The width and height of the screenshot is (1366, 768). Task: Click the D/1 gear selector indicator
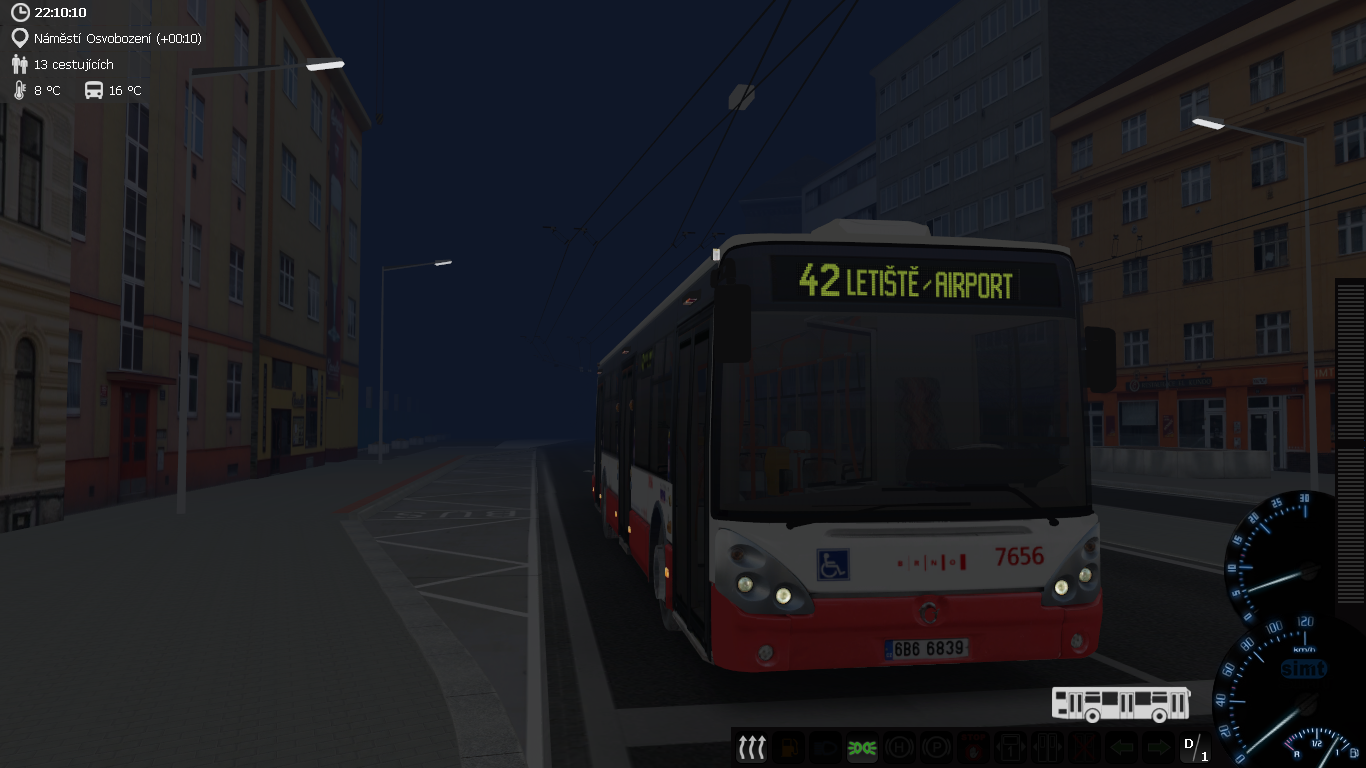(x=1195, y=748)
